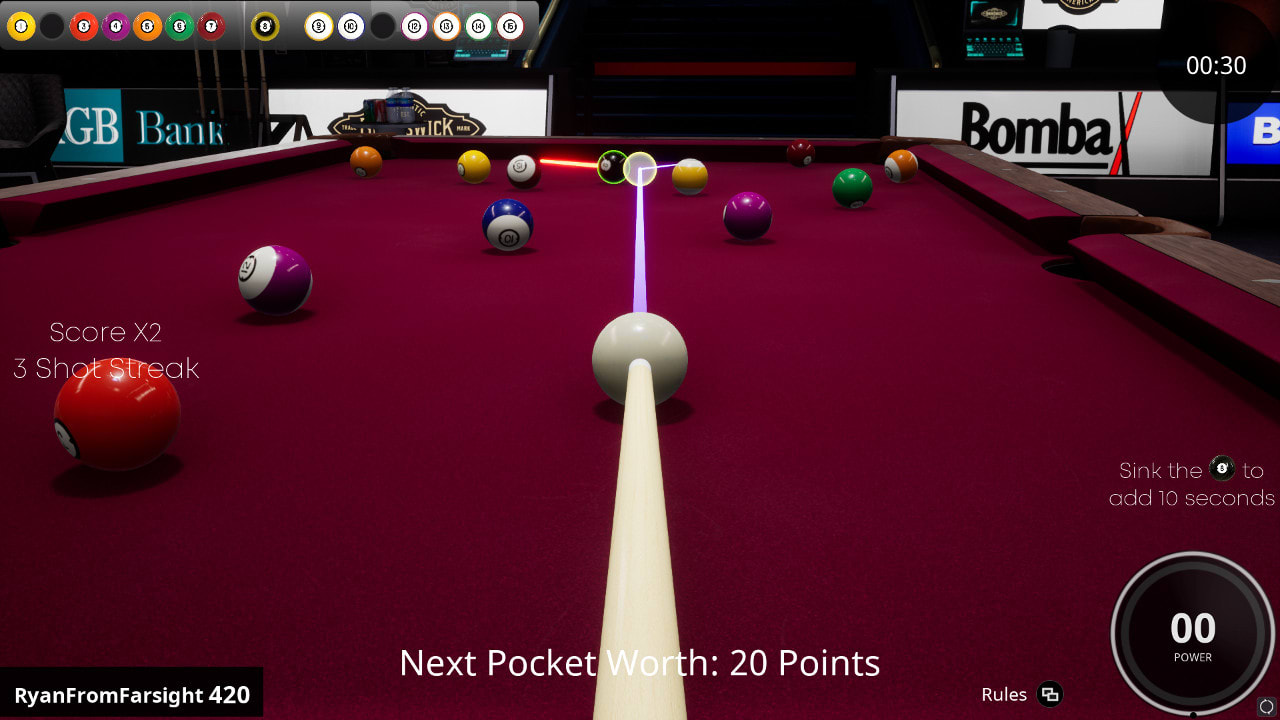Click the Rules controller icon
The width and height of the screenshot is (1280, 720).
(1049, 695)
